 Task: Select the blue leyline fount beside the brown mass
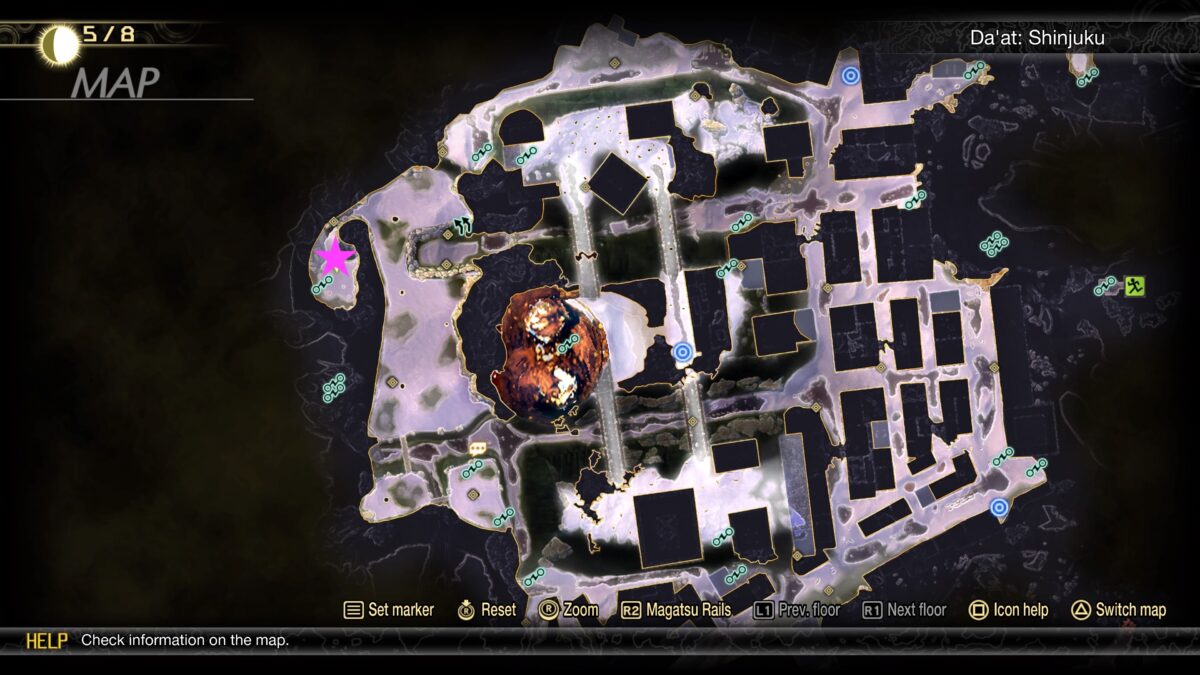pyautogui.click(x=683, y=351)
